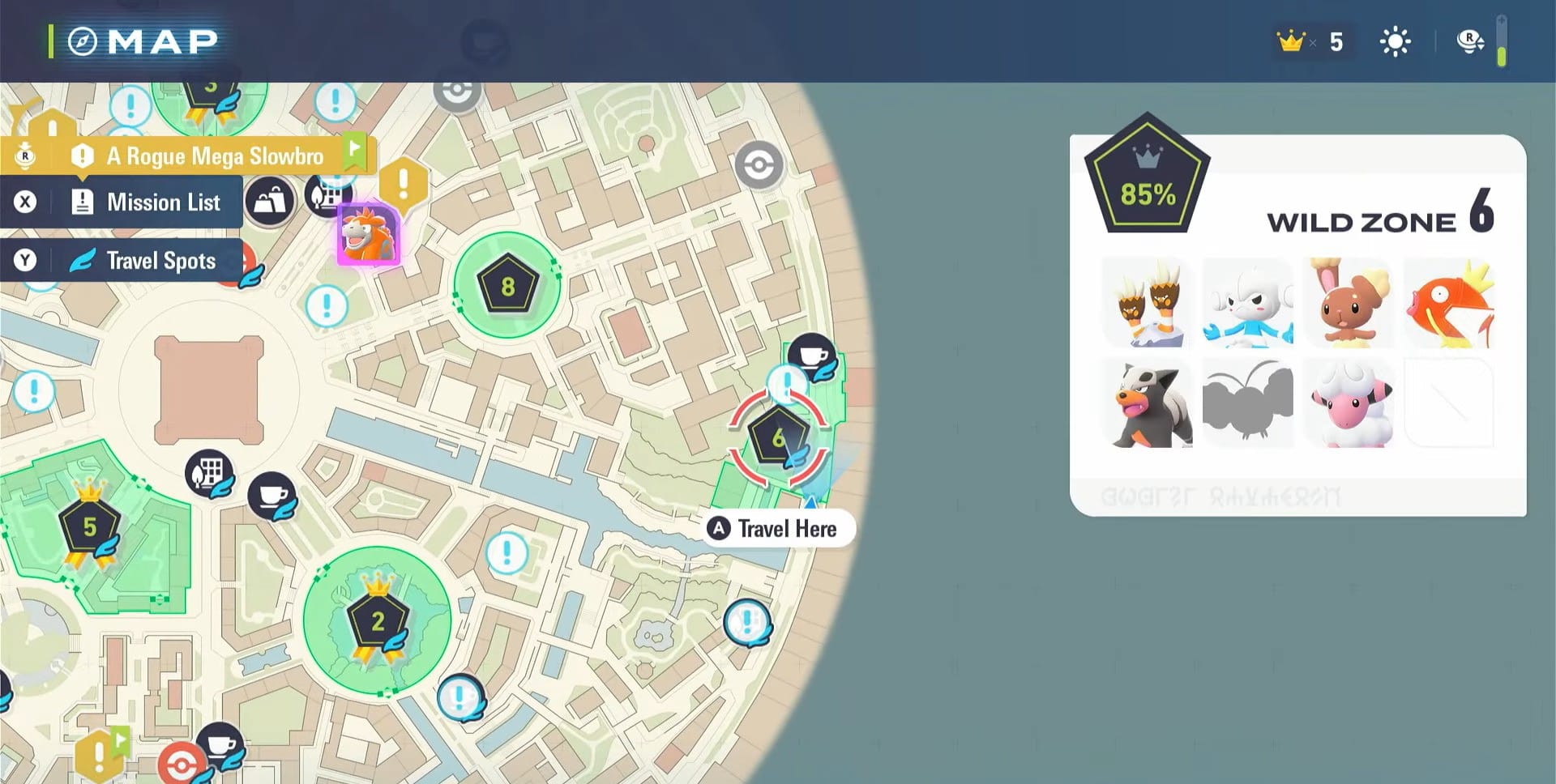Open the selected Wild Zone 6 marker details

pyautogui.click(x=779, y=436)
